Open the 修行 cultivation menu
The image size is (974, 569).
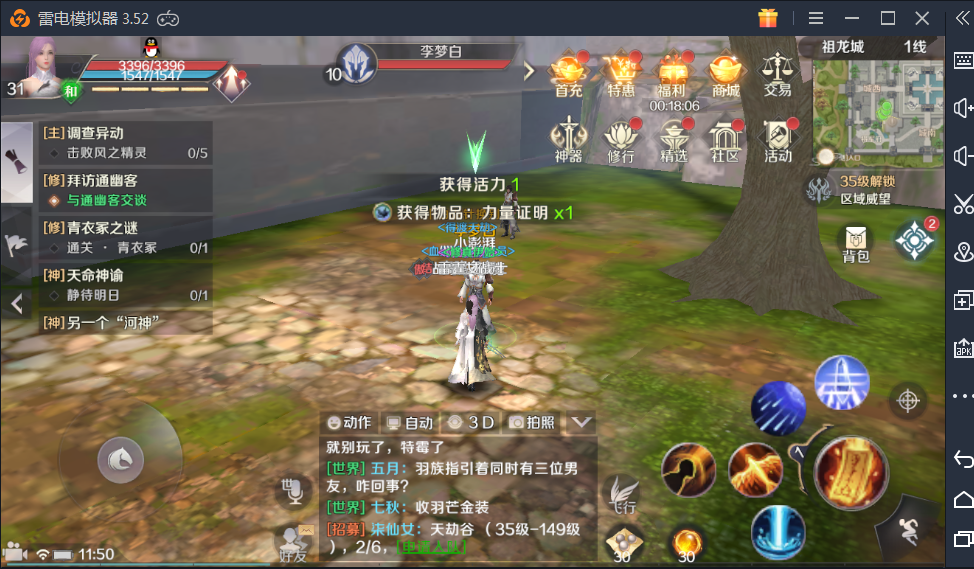click(621, 140)
